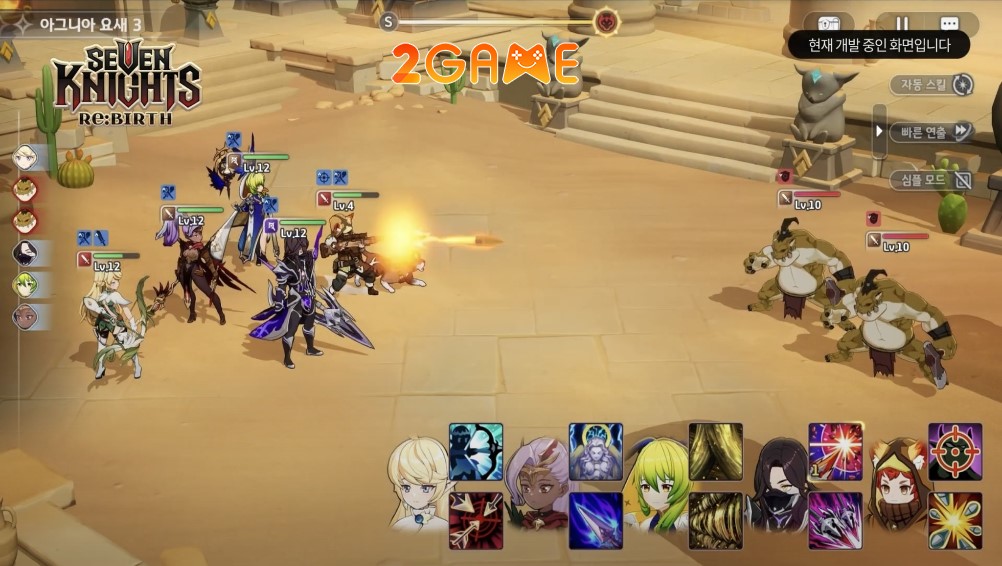Viewport: 1002px width, 566px height.
Task: Activate the red slash burst skill
Action: point(835,451)
